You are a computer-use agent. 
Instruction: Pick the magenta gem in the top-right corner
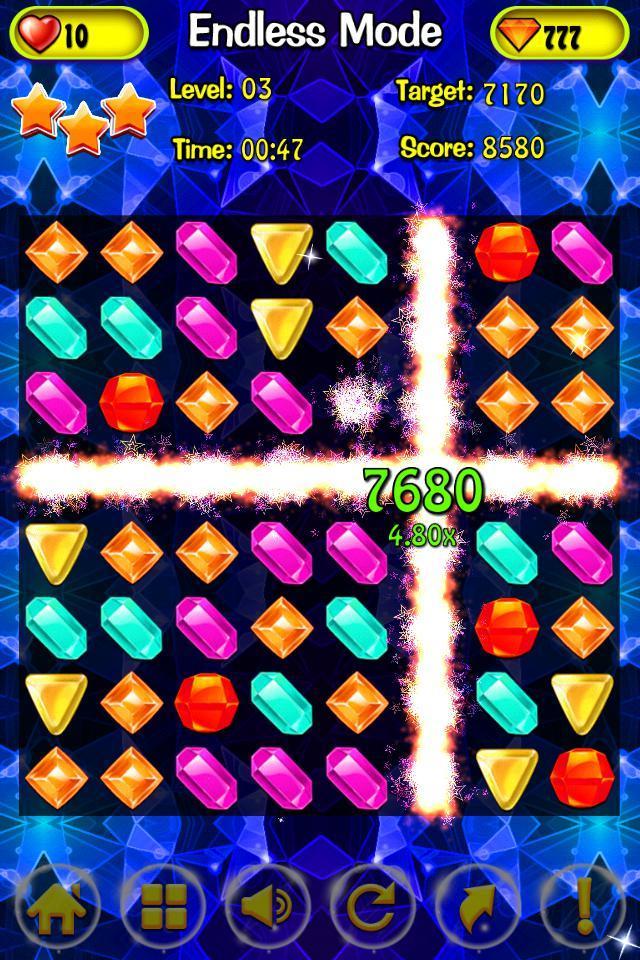coord(582,251)
